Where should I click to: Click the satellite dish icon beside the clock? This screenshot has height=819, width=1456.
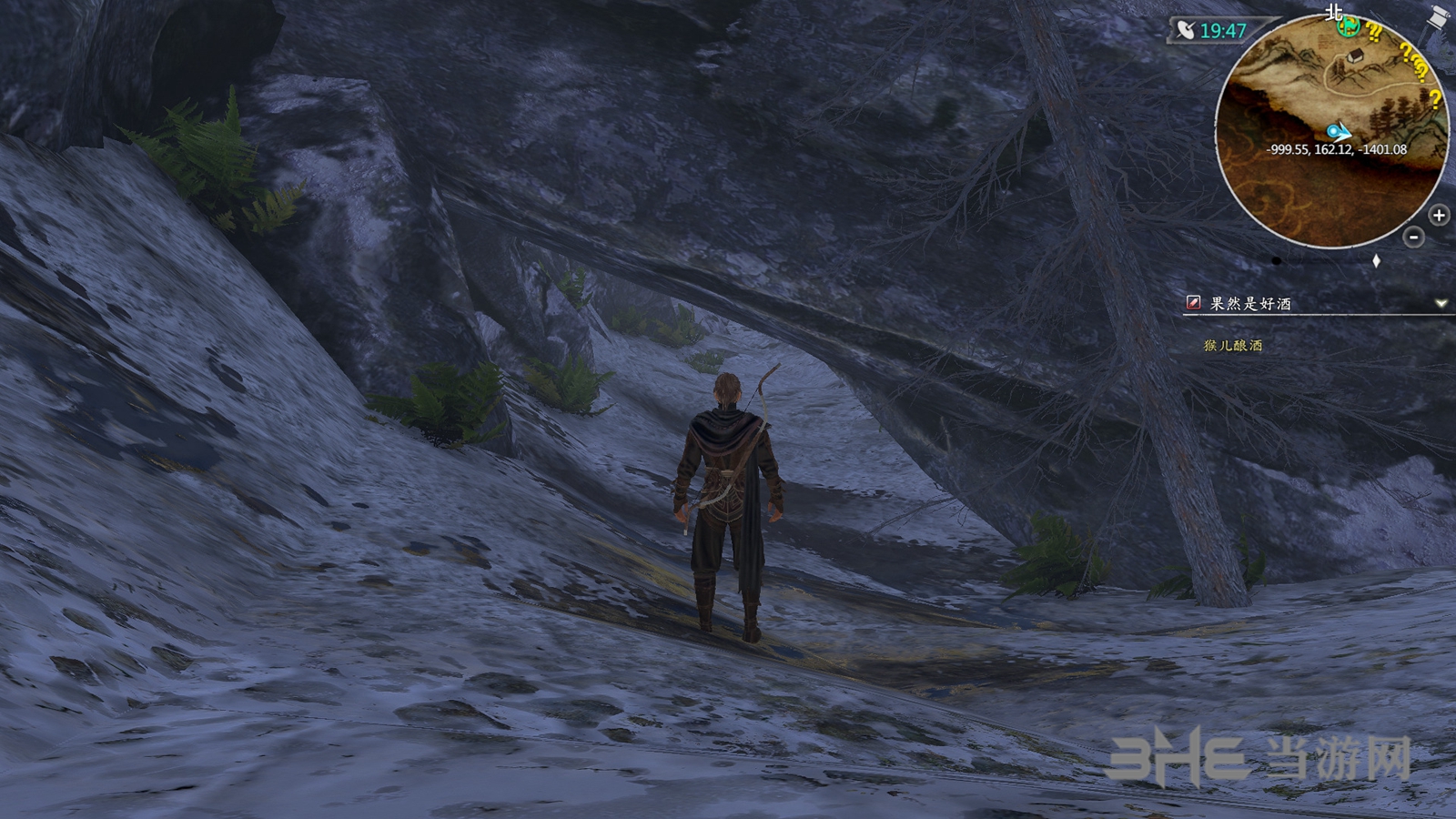click(x=1184, y=31)
